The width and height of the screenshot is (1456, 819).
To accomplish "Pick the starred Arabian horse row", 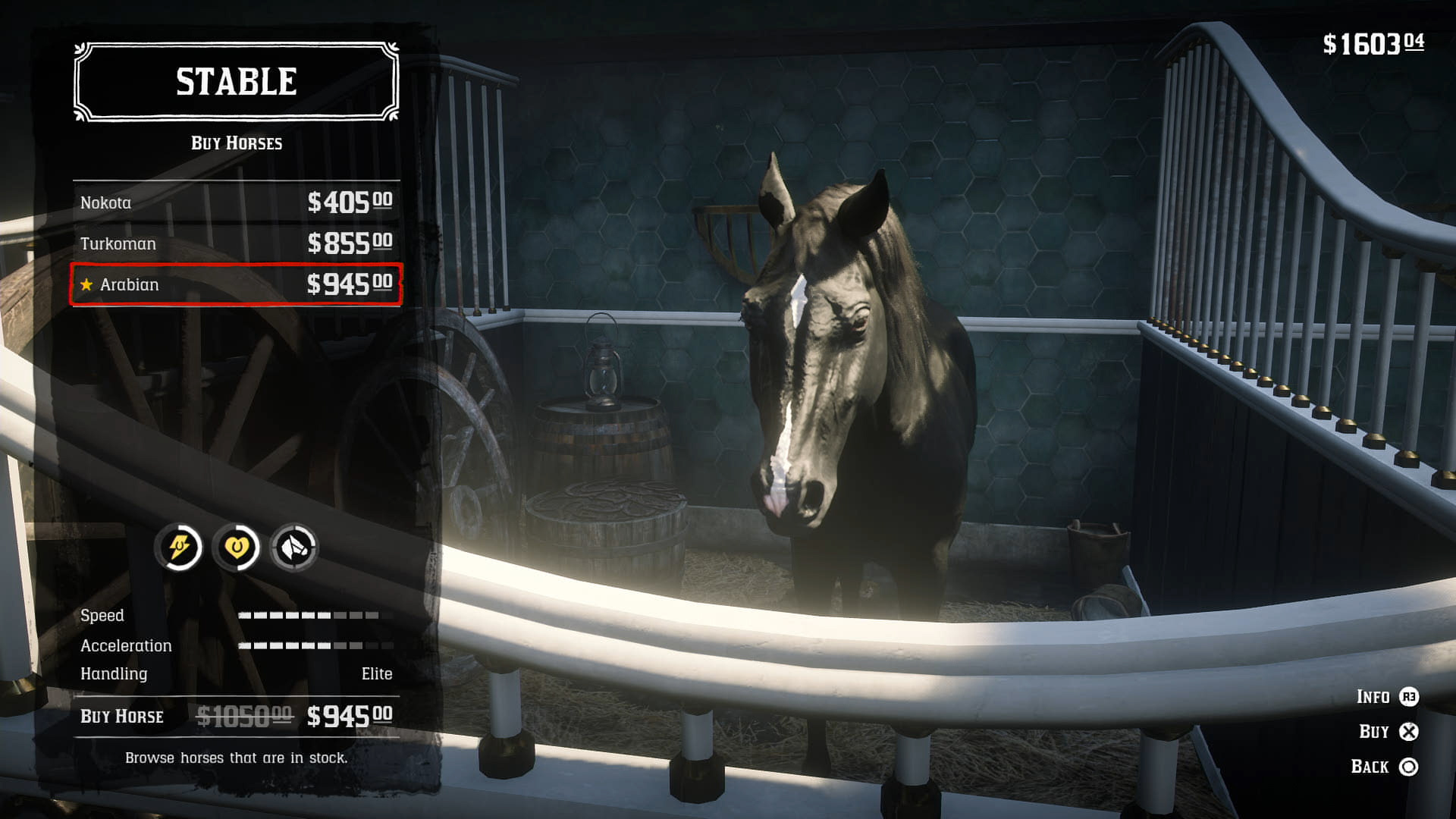I will point(236,284).
